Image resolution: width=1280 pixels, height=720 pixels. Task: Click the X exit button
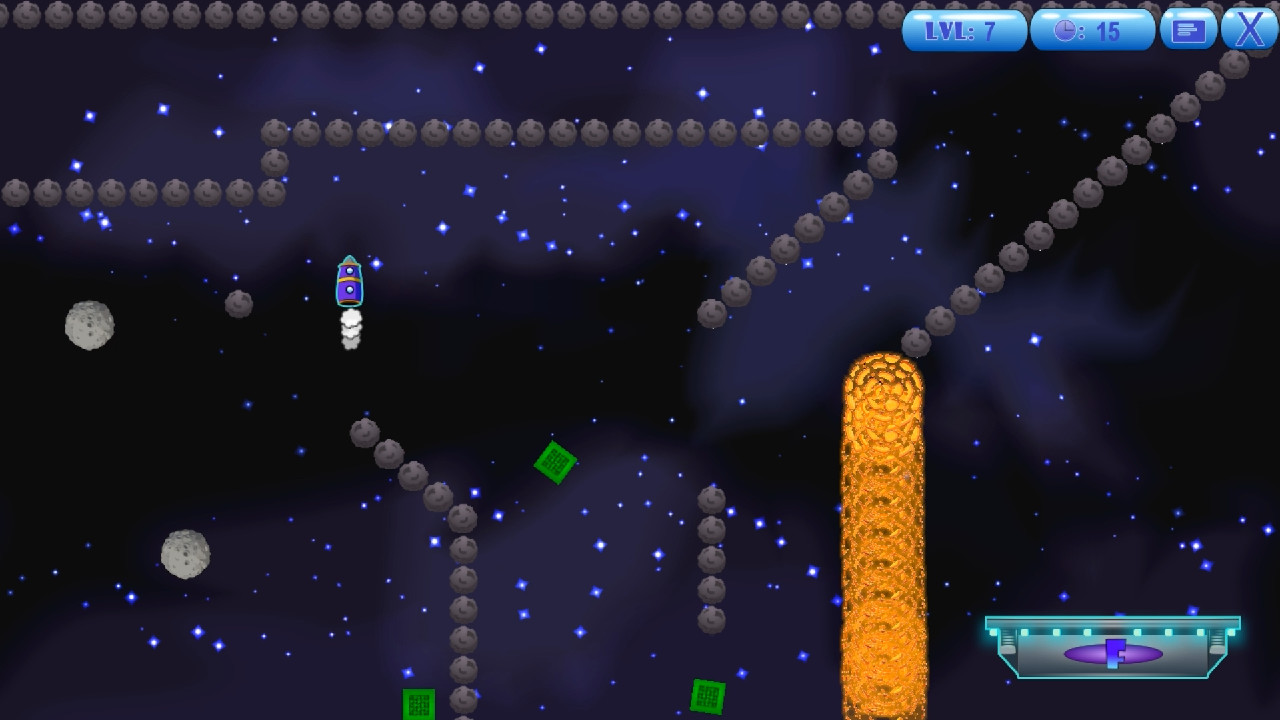point(1247,29)
